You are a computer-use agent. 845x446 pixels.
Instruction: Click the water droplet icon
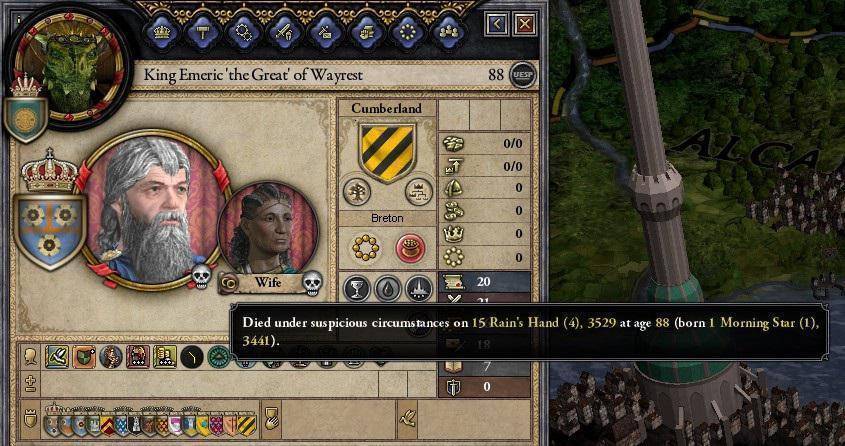tap(387, 288)
